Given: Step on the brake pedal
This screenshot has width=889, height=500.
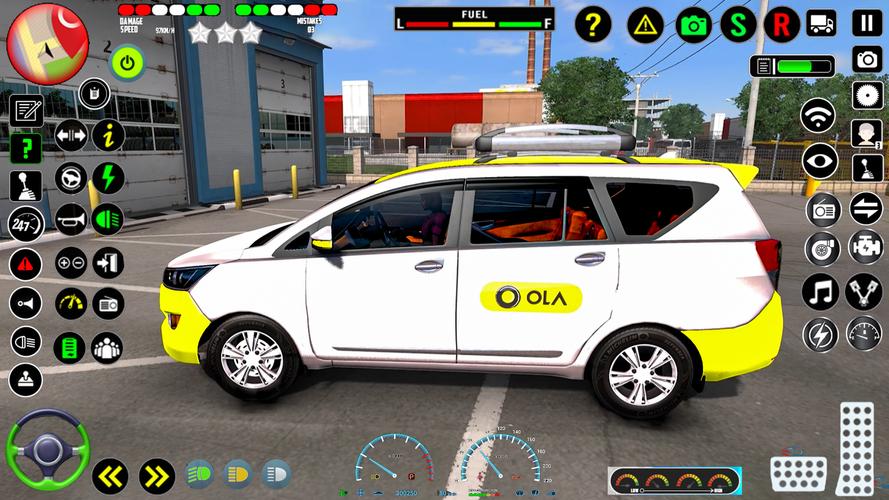Looking at the screenshot, I should pyautogui.click(x=798, y=472).
